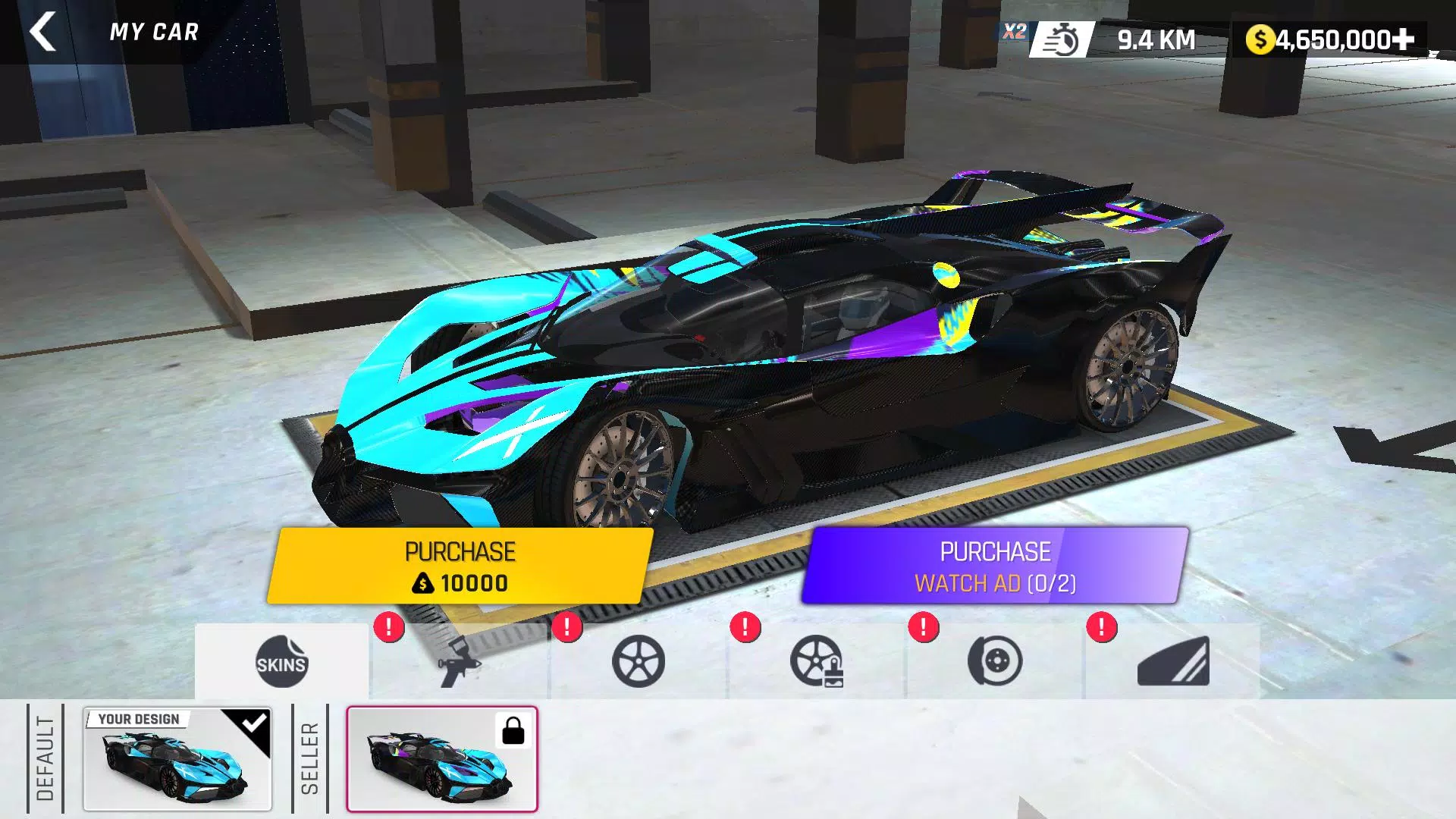Open the window tint tab
This screenshot has height=819, width=1456.
pos(1173,662)
